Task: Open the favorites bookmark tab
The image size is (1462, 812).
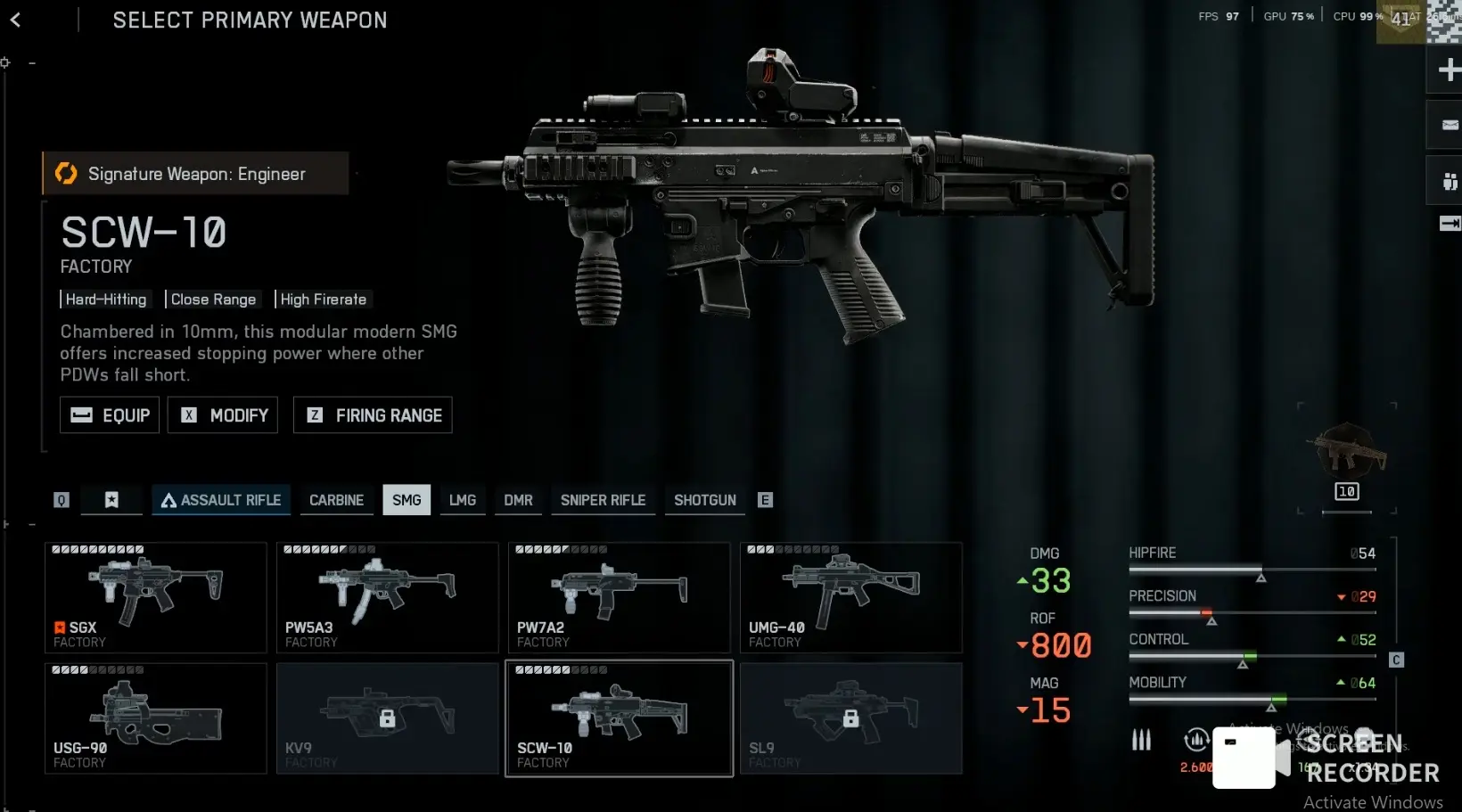Action: 111,500
